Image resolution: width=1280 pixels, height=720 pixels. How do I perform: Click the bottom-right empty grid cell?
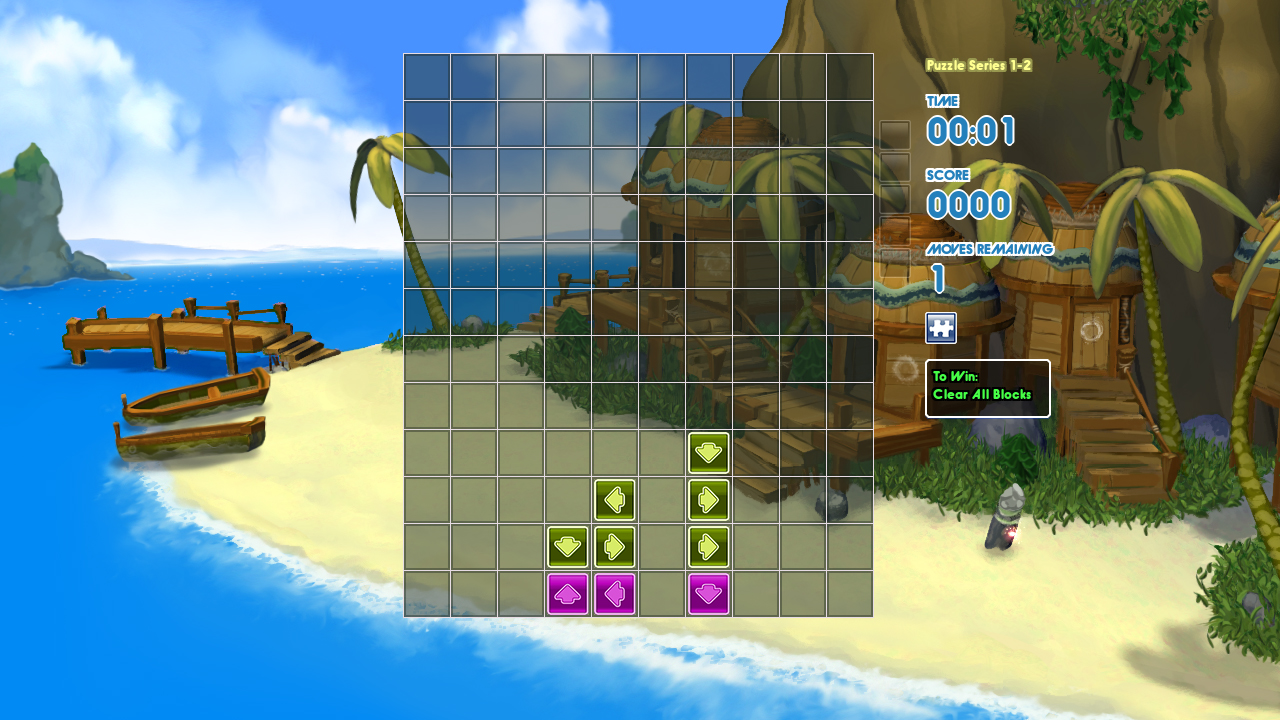[849, 593]
